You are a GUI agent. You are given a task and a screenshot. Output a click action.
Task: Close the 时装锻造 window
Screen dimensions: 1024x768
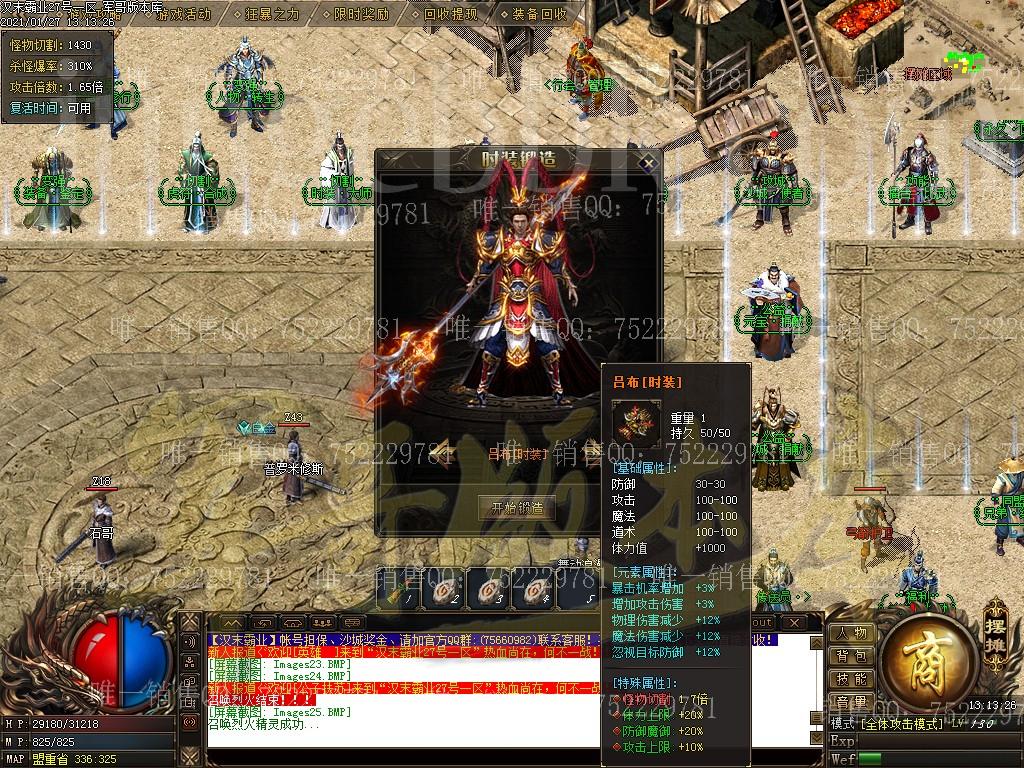click(x=648, y=162)
